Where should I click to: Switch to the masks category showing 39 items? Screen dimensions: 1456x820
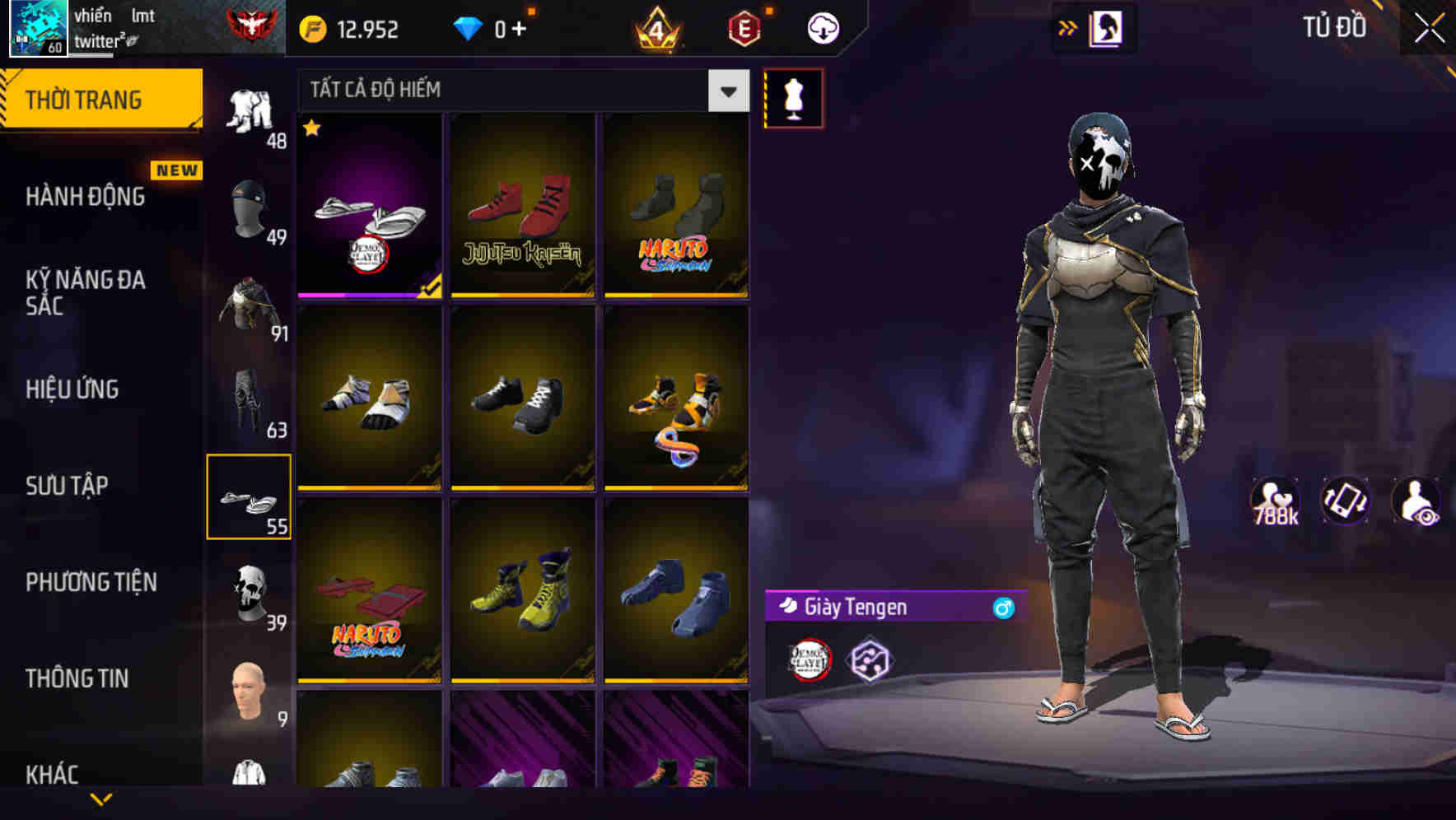pyautogui.click(x=250, y=594)
